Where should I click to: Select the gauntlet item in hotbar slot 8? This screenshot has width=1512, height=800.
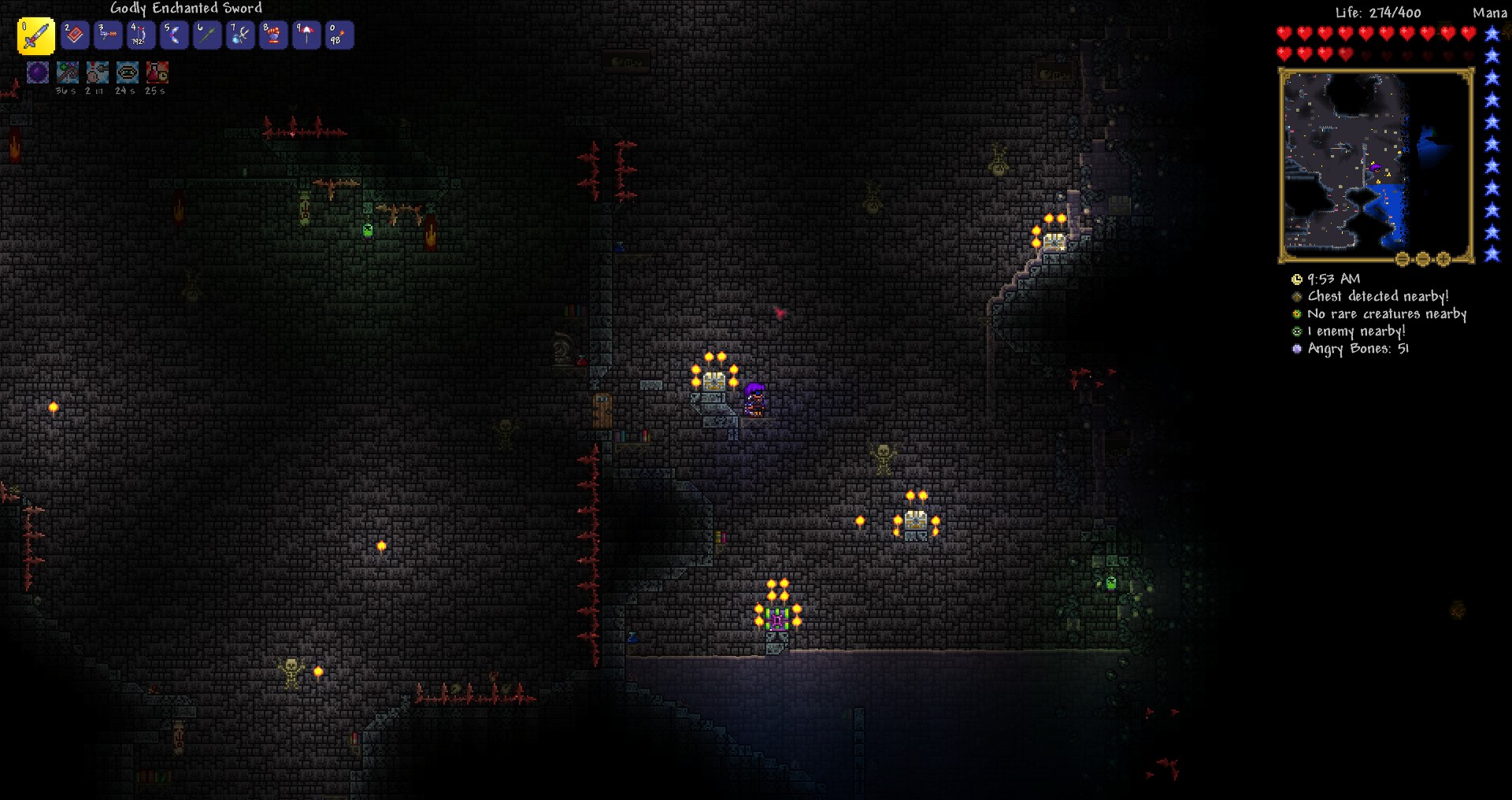click(x=273, y=35)
